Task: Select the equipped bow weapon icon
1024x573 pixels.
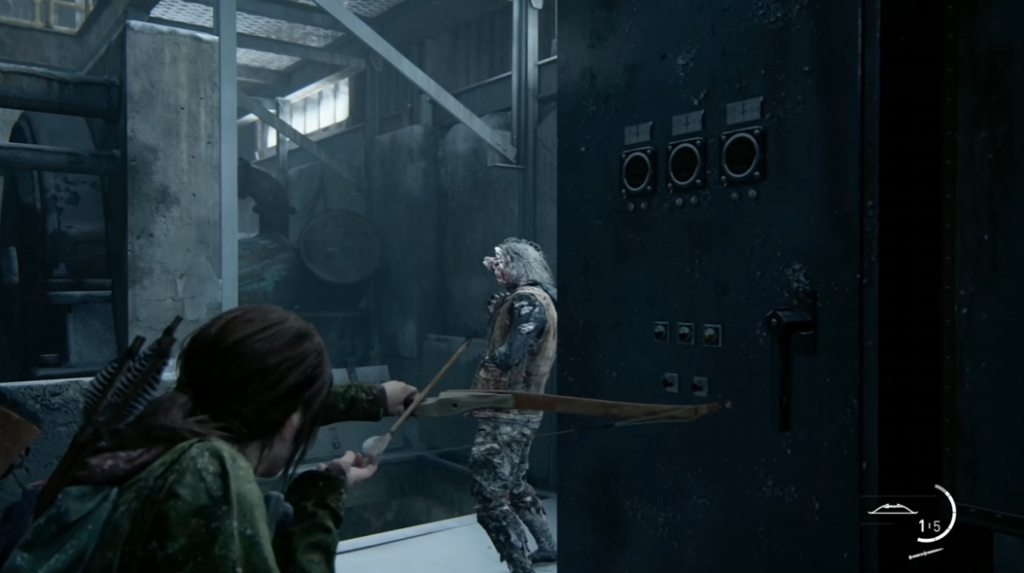Action: click(x=892, y=509)
